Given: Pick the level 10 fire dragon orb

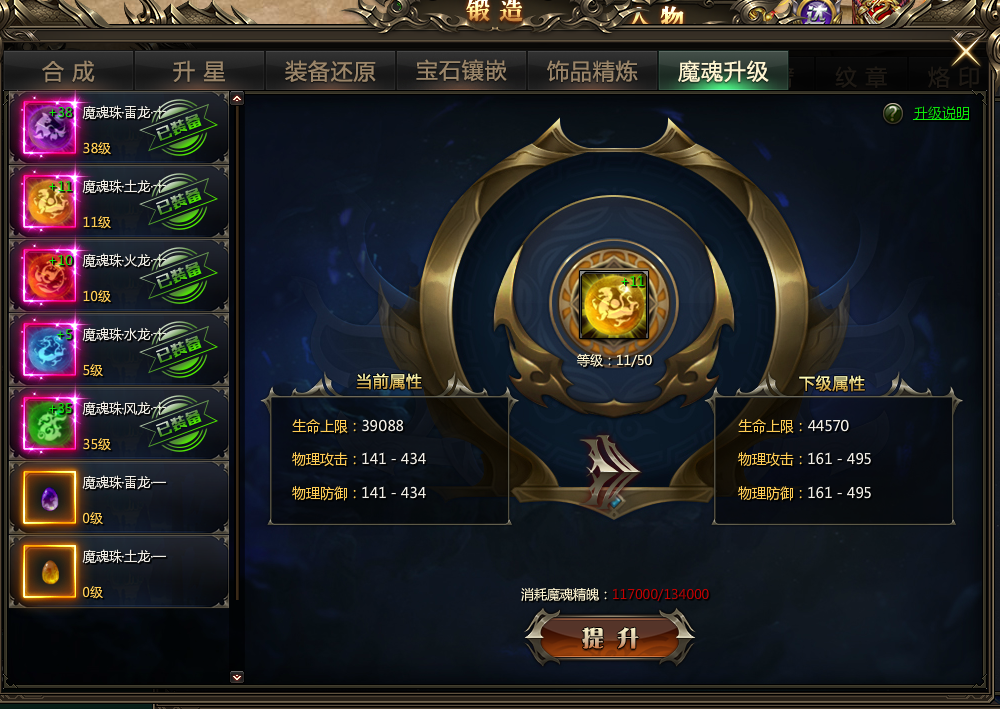Looking at the screenshot, I should coord(119,276).
